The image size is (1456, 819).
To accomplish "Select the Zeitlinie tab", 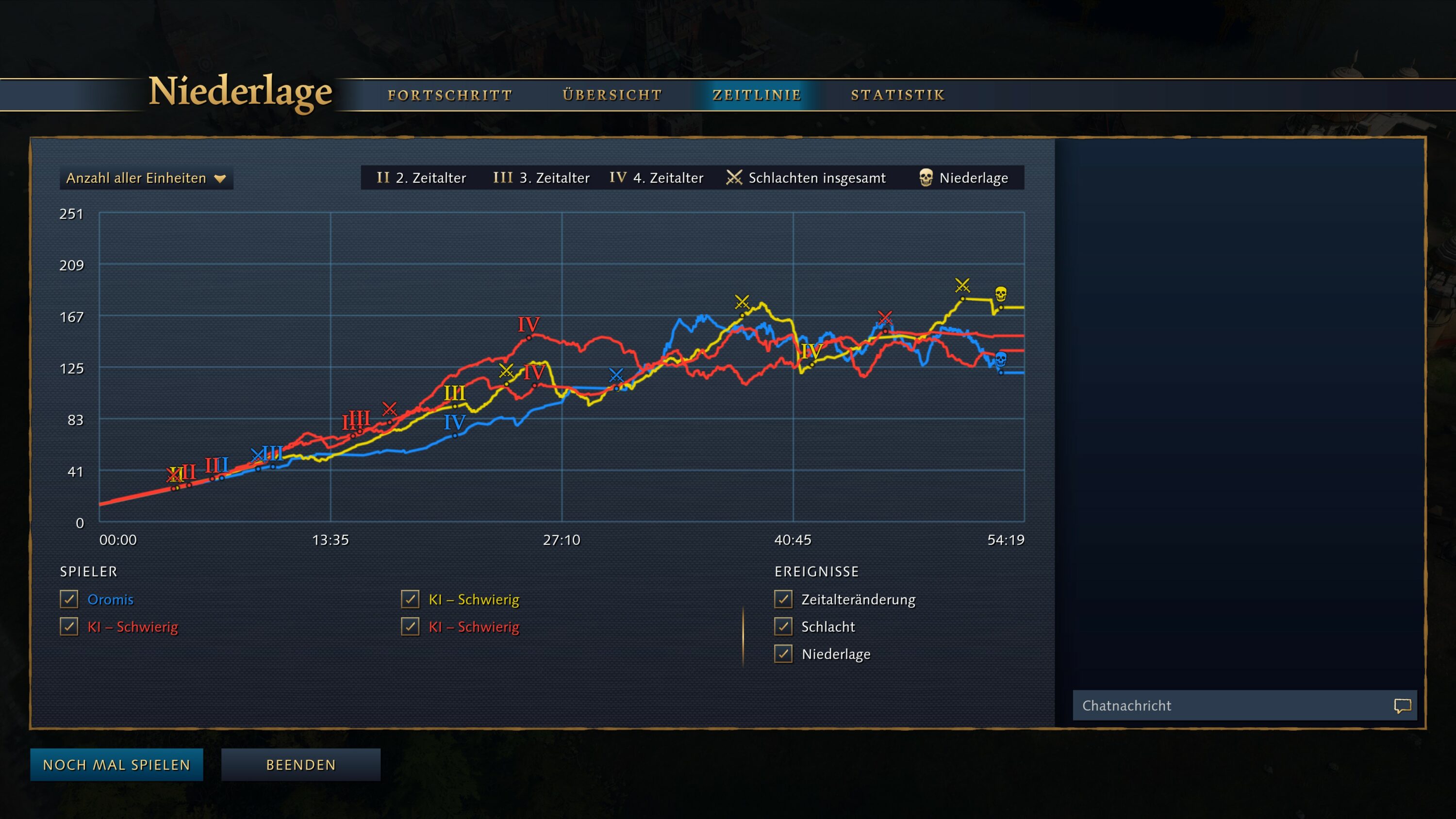I will (757, 95).
